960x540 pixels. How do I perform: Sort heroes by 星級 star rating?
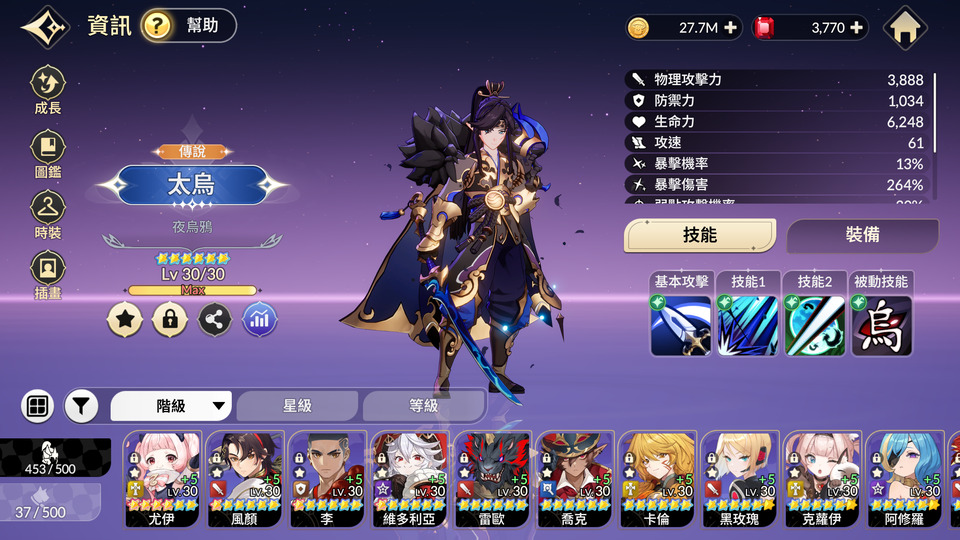(297, 406)
